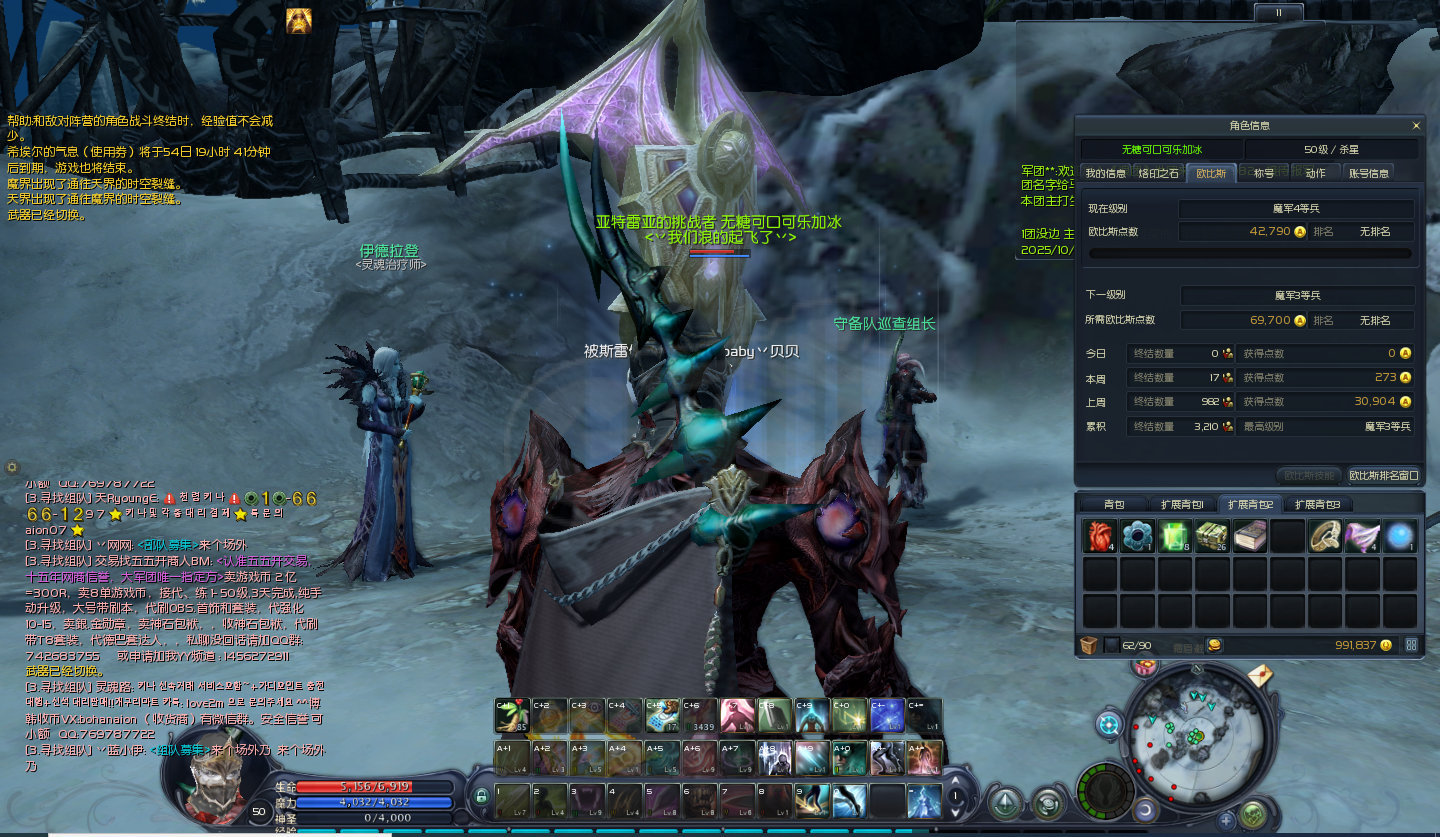The width and height of the screenshot is (1440, 837).
Task: Click the purple book item slot
Action: pos(1249,537)
